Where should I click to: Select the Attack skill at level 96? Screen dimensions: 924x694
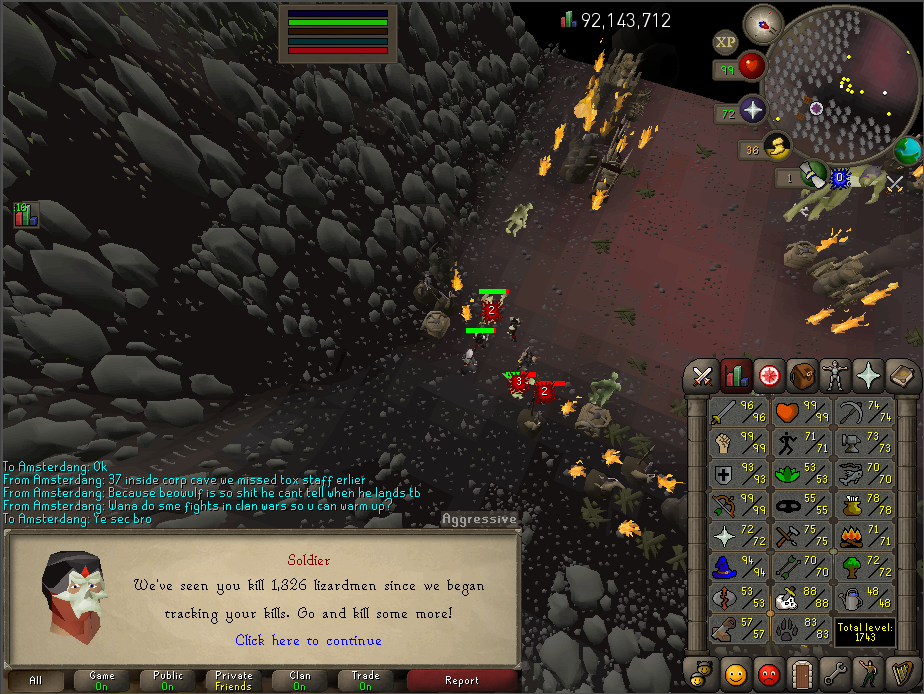[x=738, y=412]
